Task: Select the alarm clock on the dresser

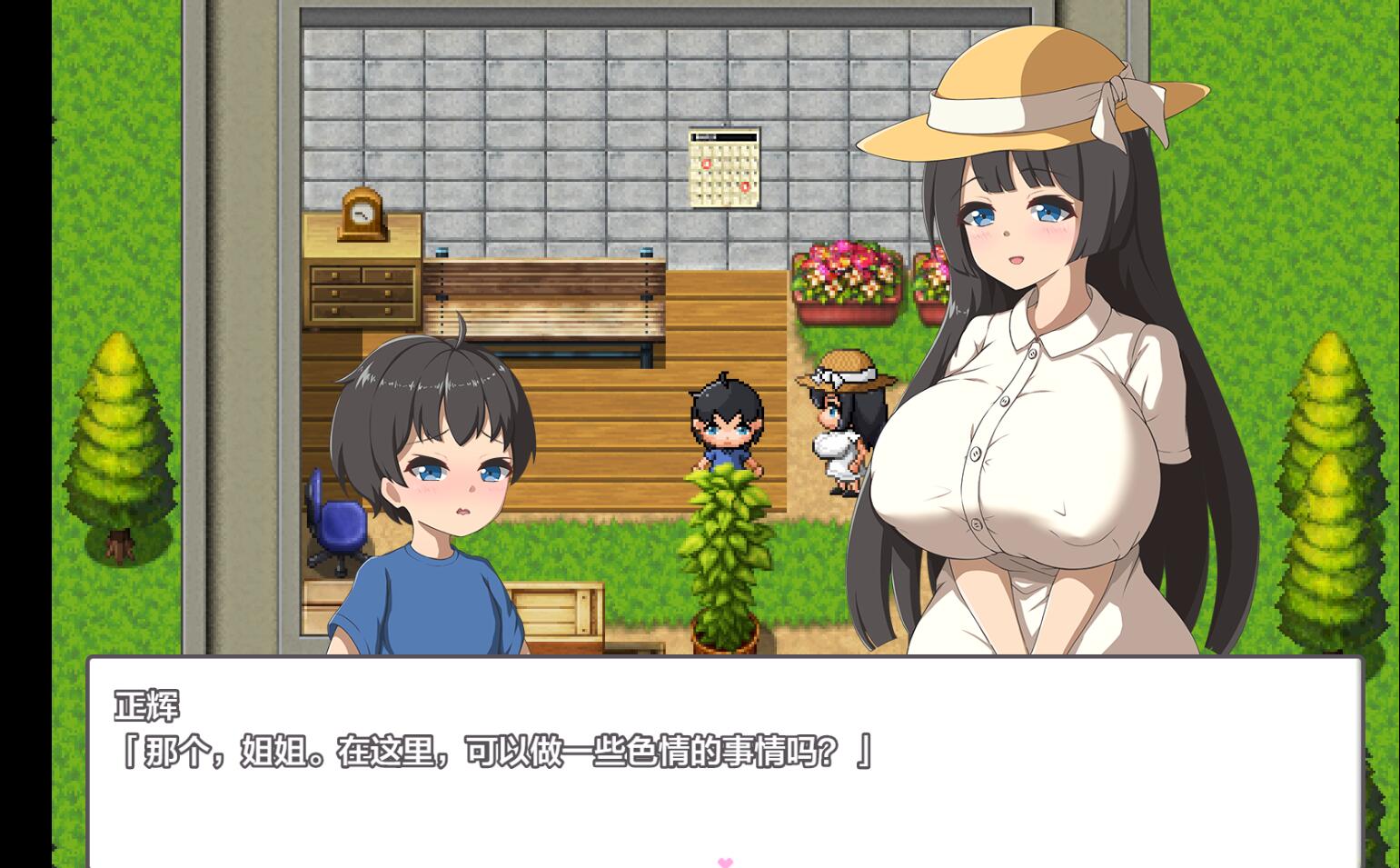Action: [363, 214]
